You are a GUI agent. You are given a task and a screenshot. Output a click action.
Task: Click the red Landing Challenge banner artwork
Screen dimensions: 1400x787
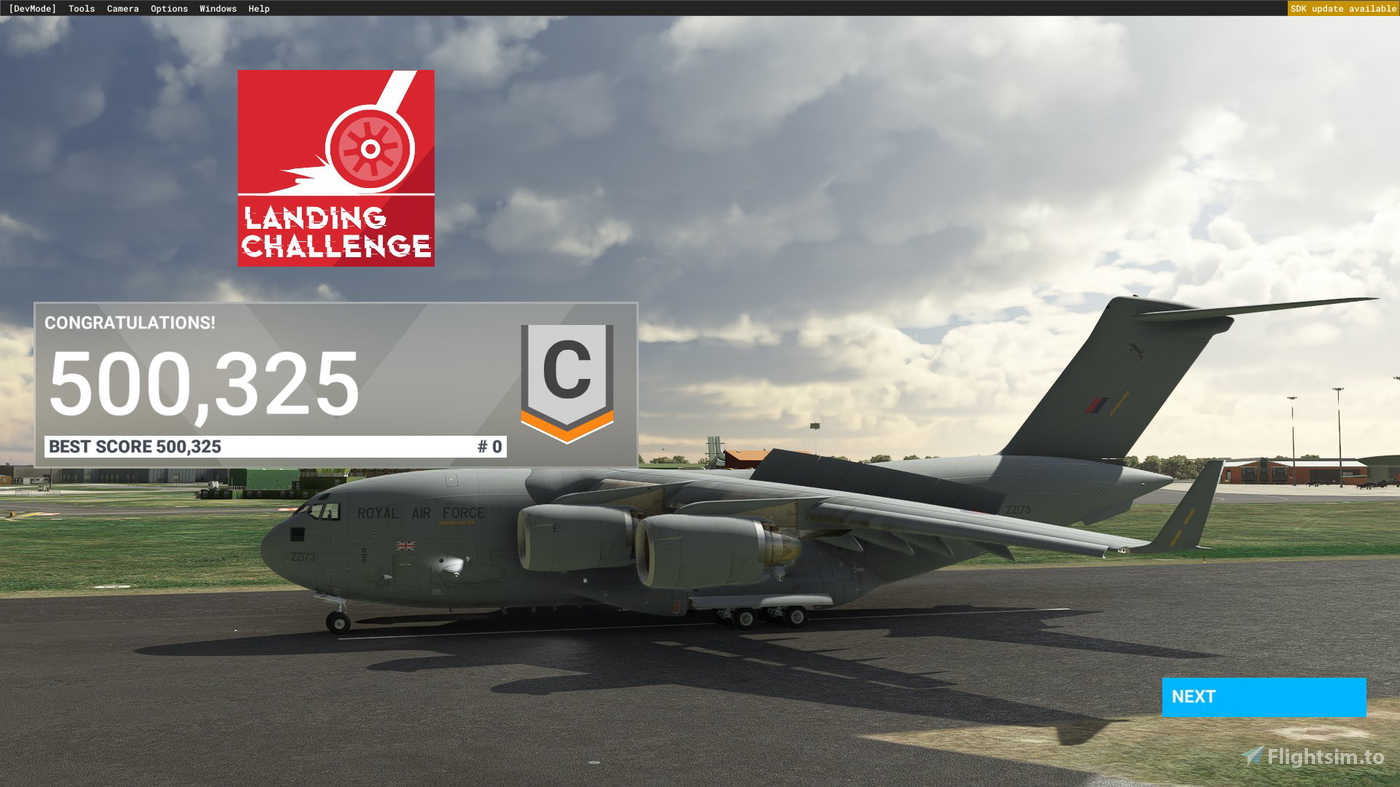pyautogui.click(x=336, y=167)
